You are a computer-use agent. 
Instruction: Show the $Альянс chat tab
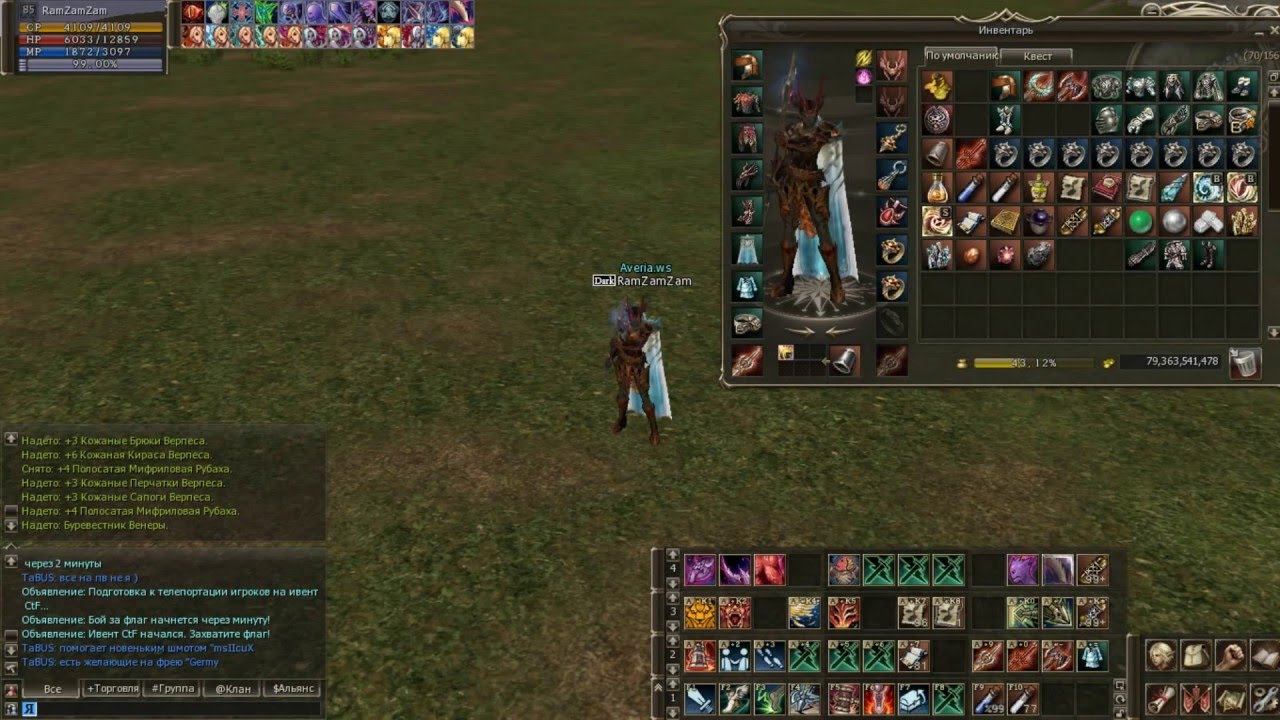[293, 689]
